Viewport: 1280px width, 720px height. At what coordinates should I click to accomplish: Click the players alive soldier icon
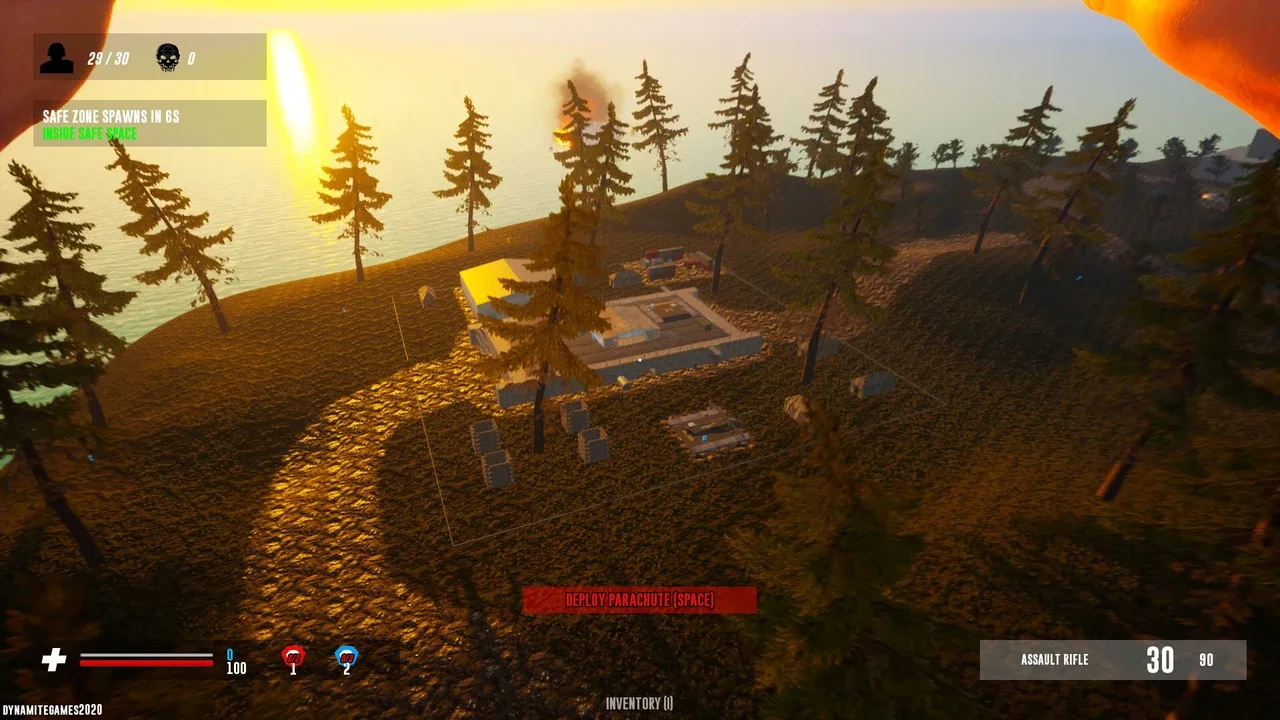tap(57, 58)
